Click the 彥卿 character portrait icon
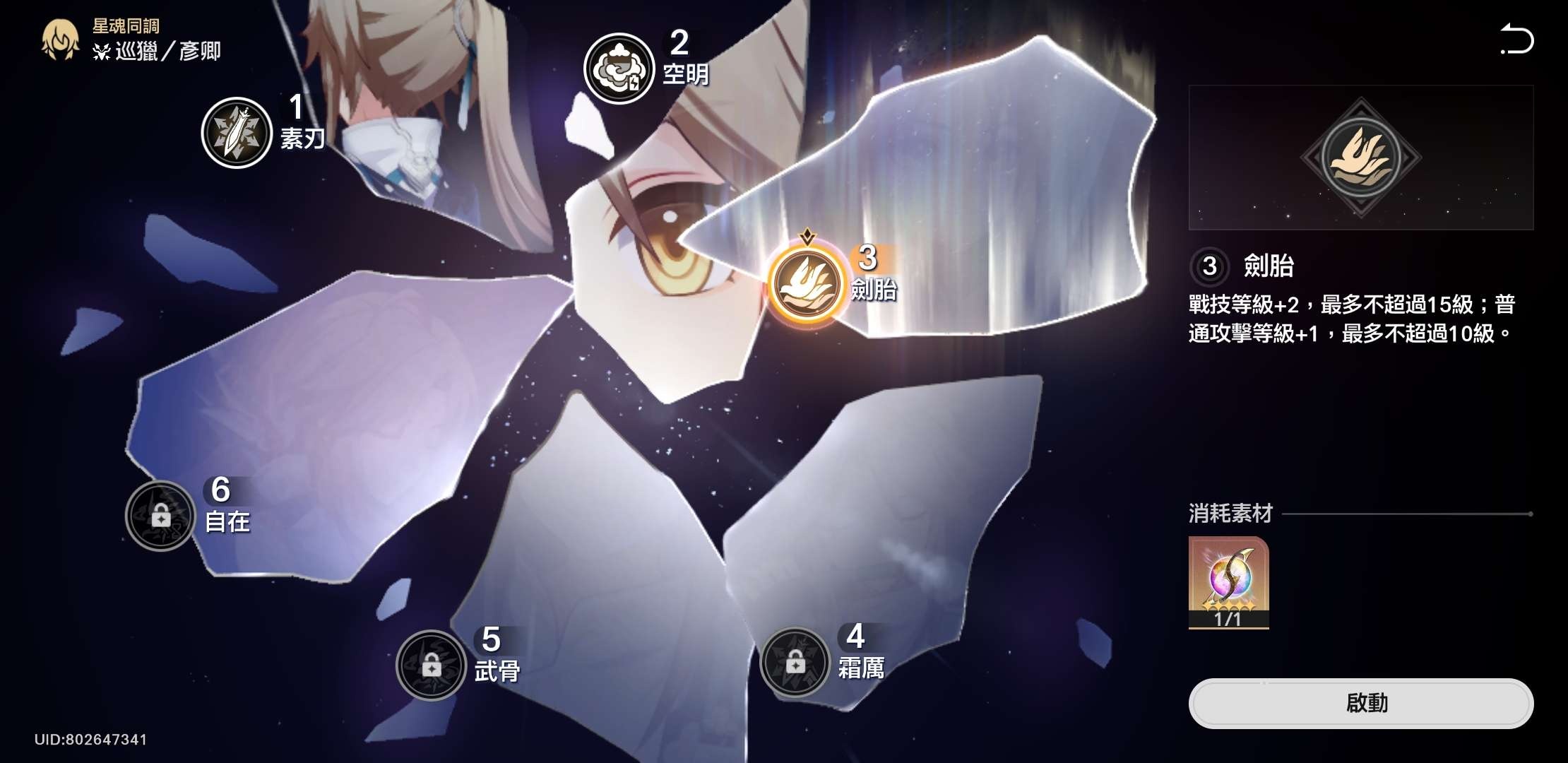 tap(61, 40)
